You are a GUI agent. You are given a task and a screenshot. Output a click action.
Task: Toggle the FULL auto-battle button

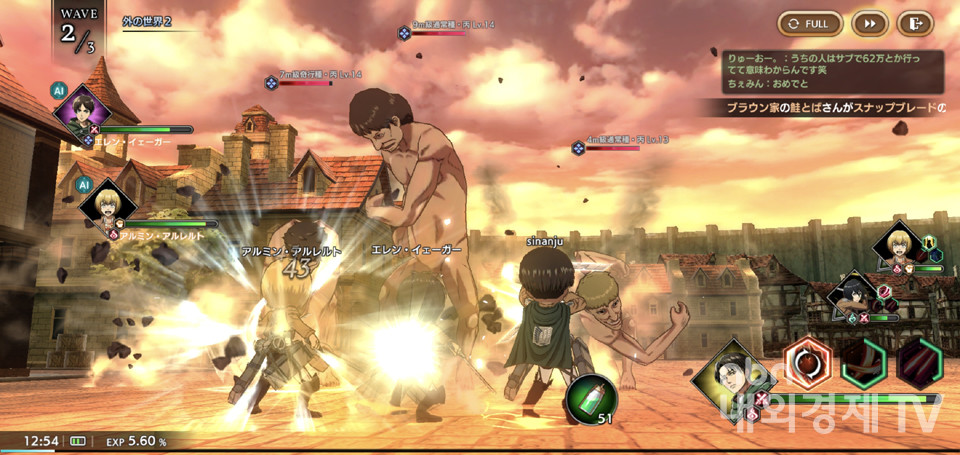coord(809,23)
